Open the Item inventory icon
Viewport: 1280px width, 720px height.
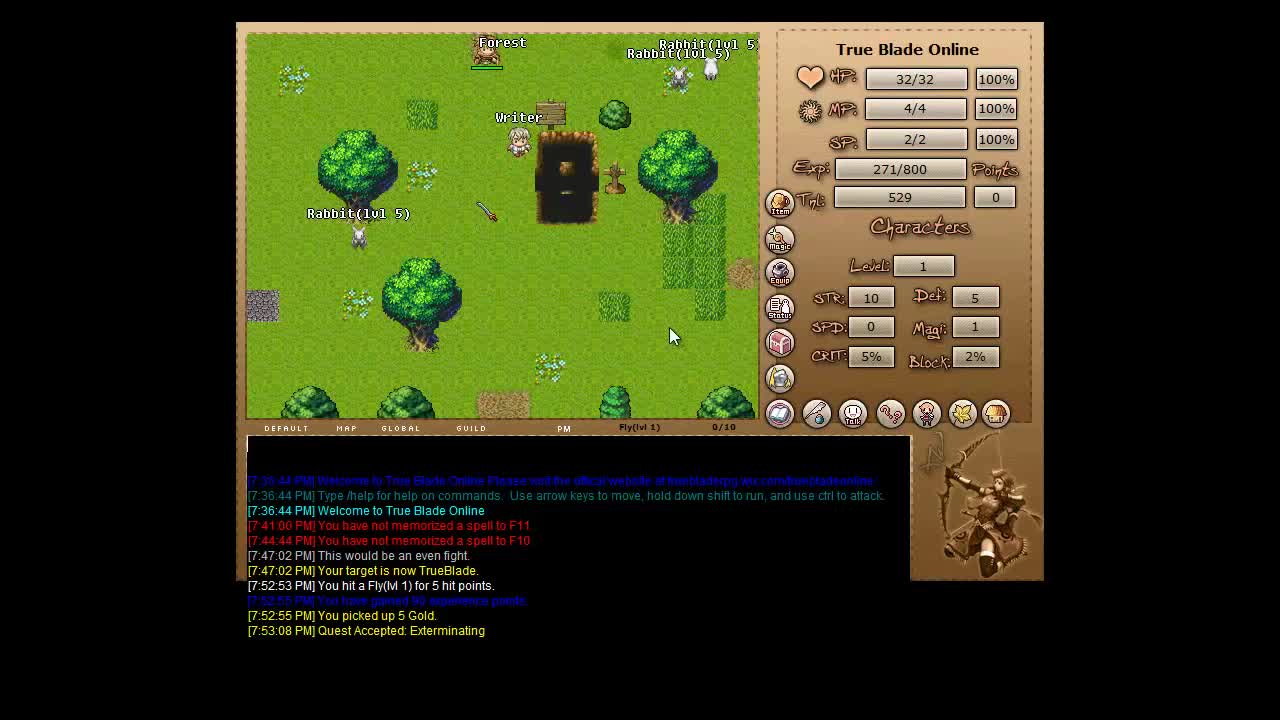click(x=780, y=203)
